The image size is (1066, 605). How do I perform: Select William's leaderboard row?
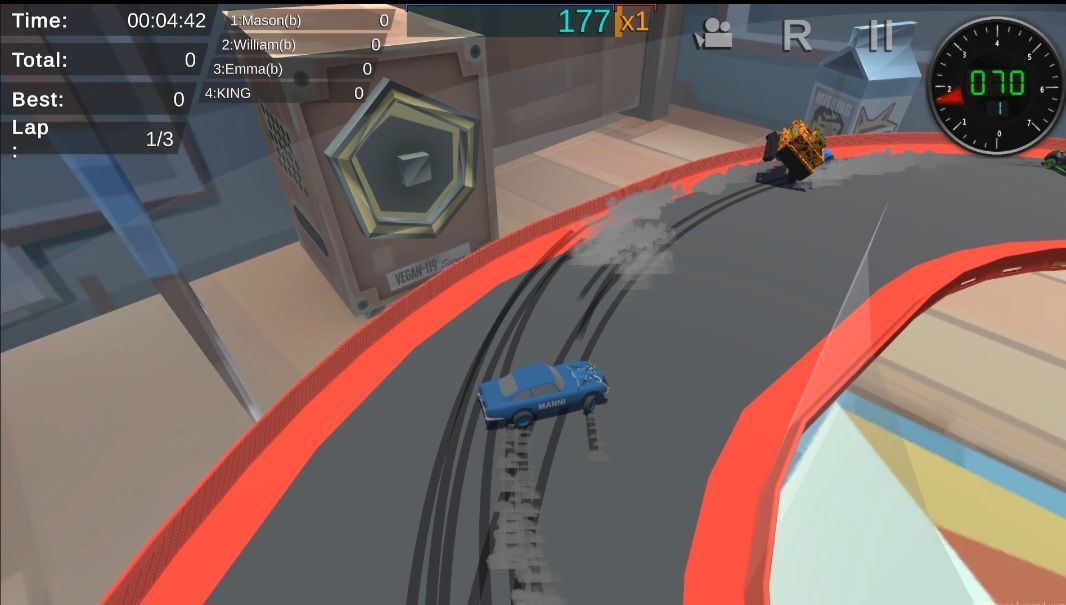pyautogui.click(x=300, y=45)
